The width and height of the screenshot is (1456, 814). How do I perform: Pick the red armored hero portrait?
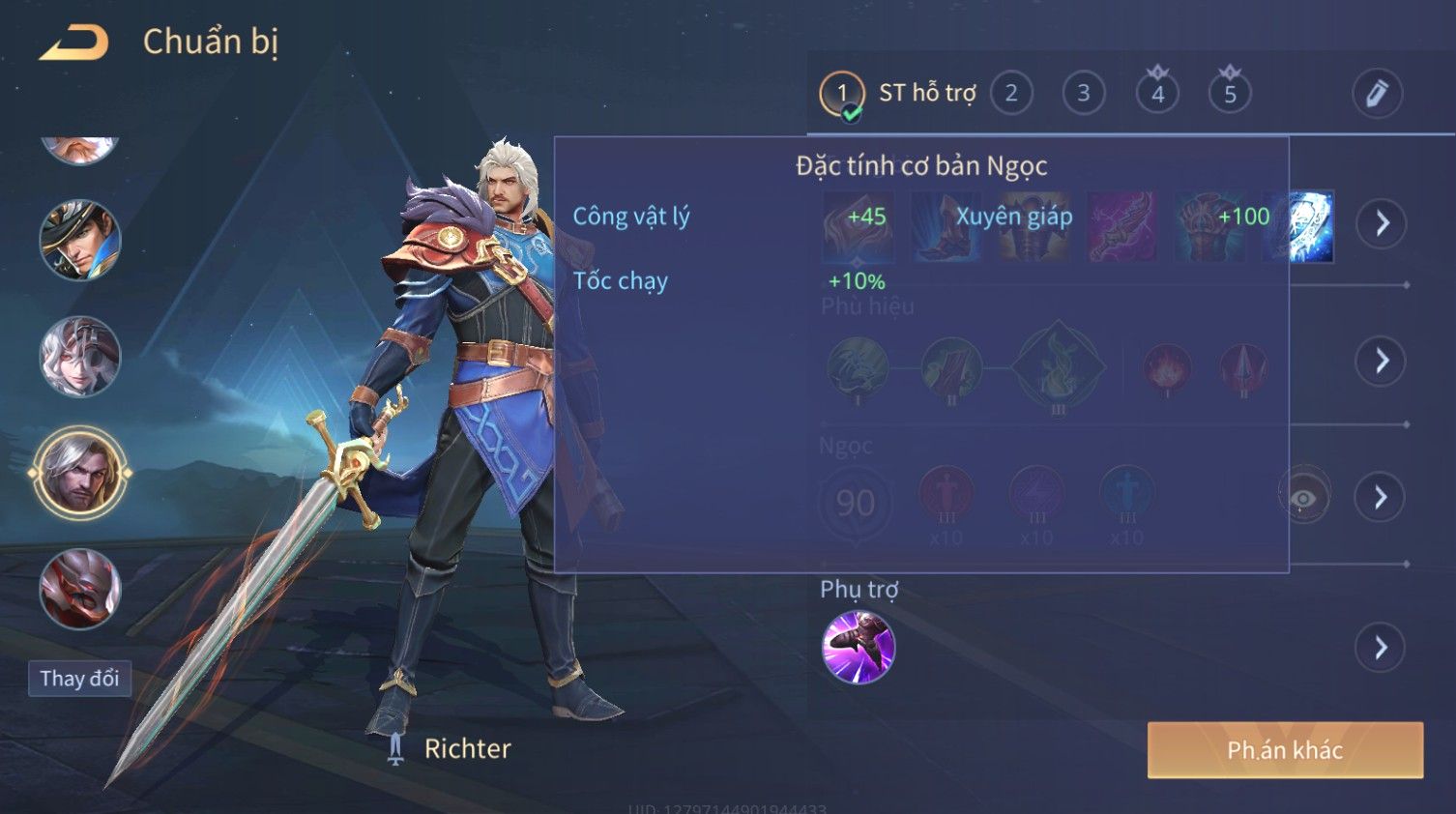pyautogui.click(x=80, y=588)
